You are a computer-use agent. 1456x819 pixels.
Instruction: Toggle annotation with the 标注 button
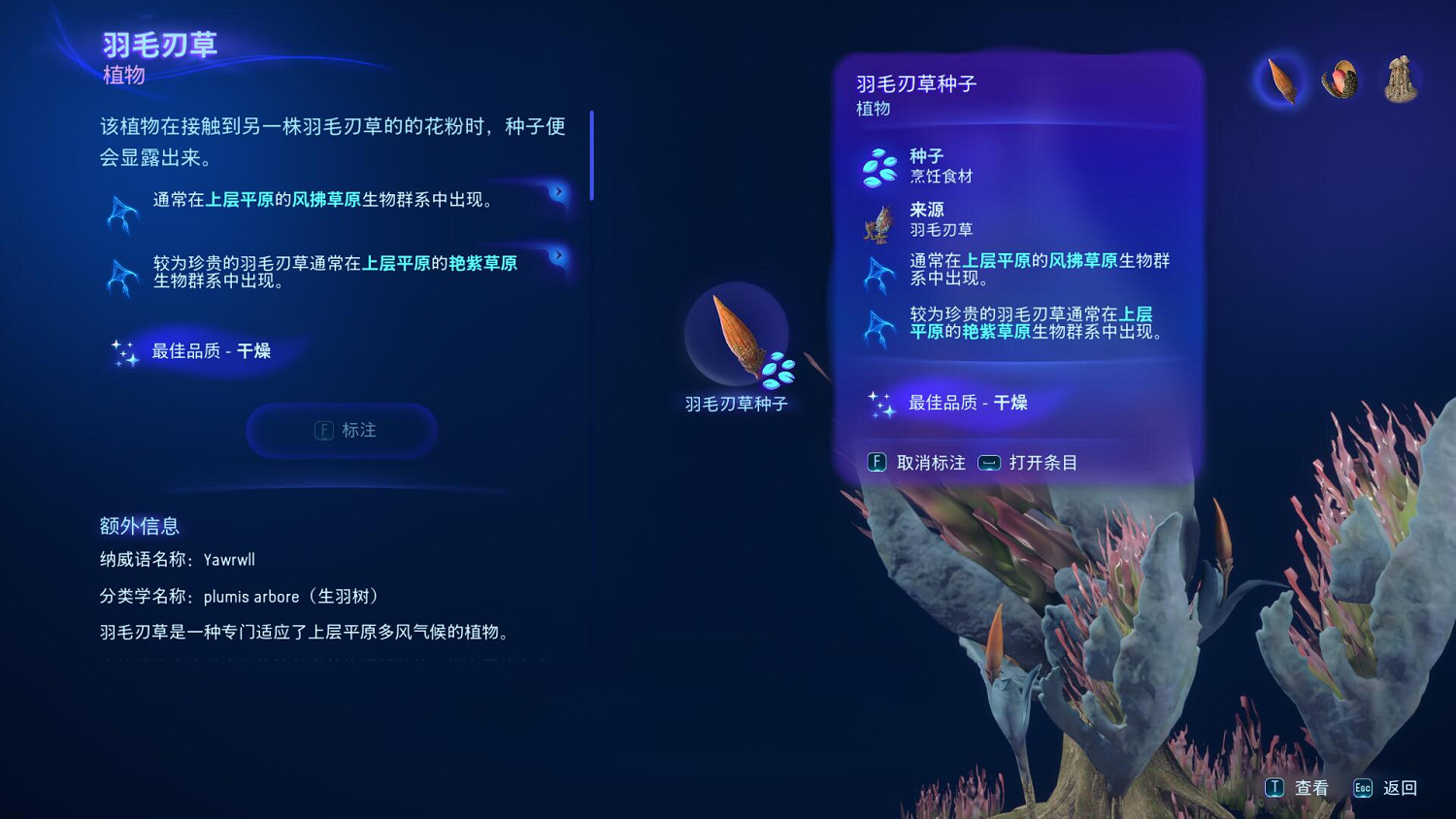point(342,430)
